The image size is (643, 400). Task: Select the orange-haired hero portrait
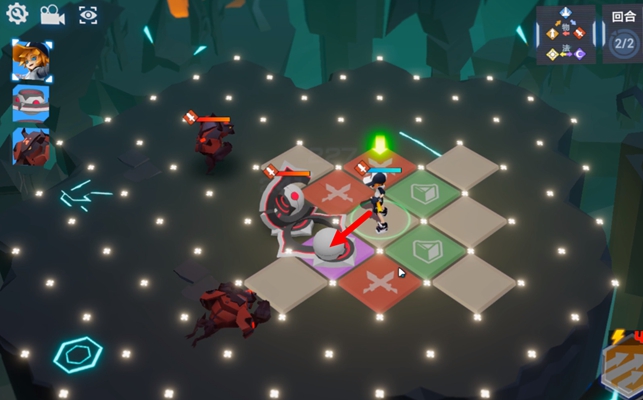click(x=32, y=61)
